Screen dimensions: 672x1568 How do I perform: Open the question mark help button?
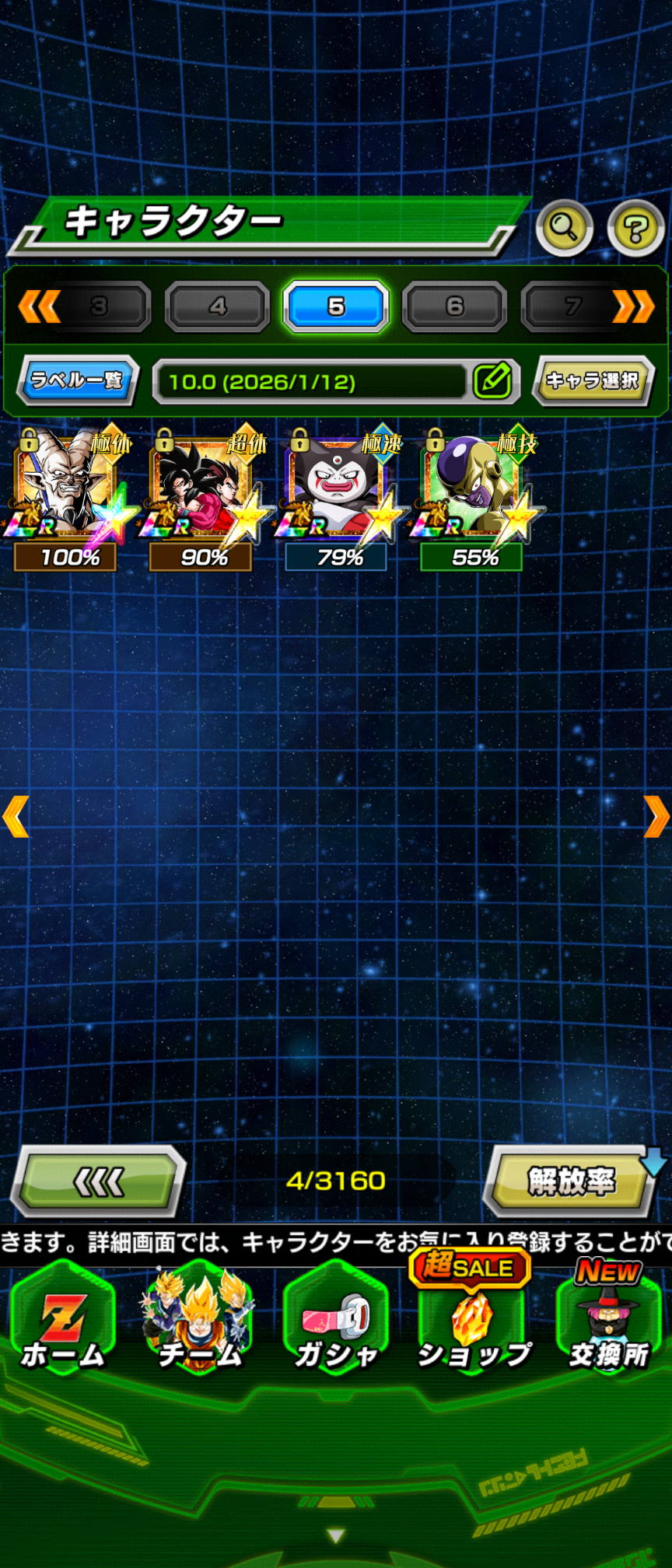(635, 228)
